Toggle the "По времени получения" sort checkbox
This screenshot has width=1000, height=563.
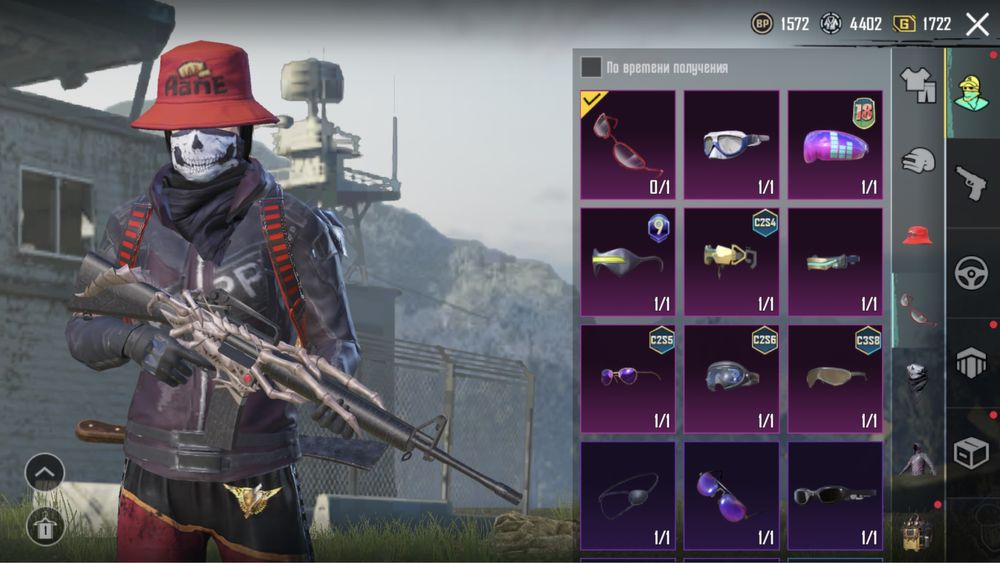pos(592,67)
